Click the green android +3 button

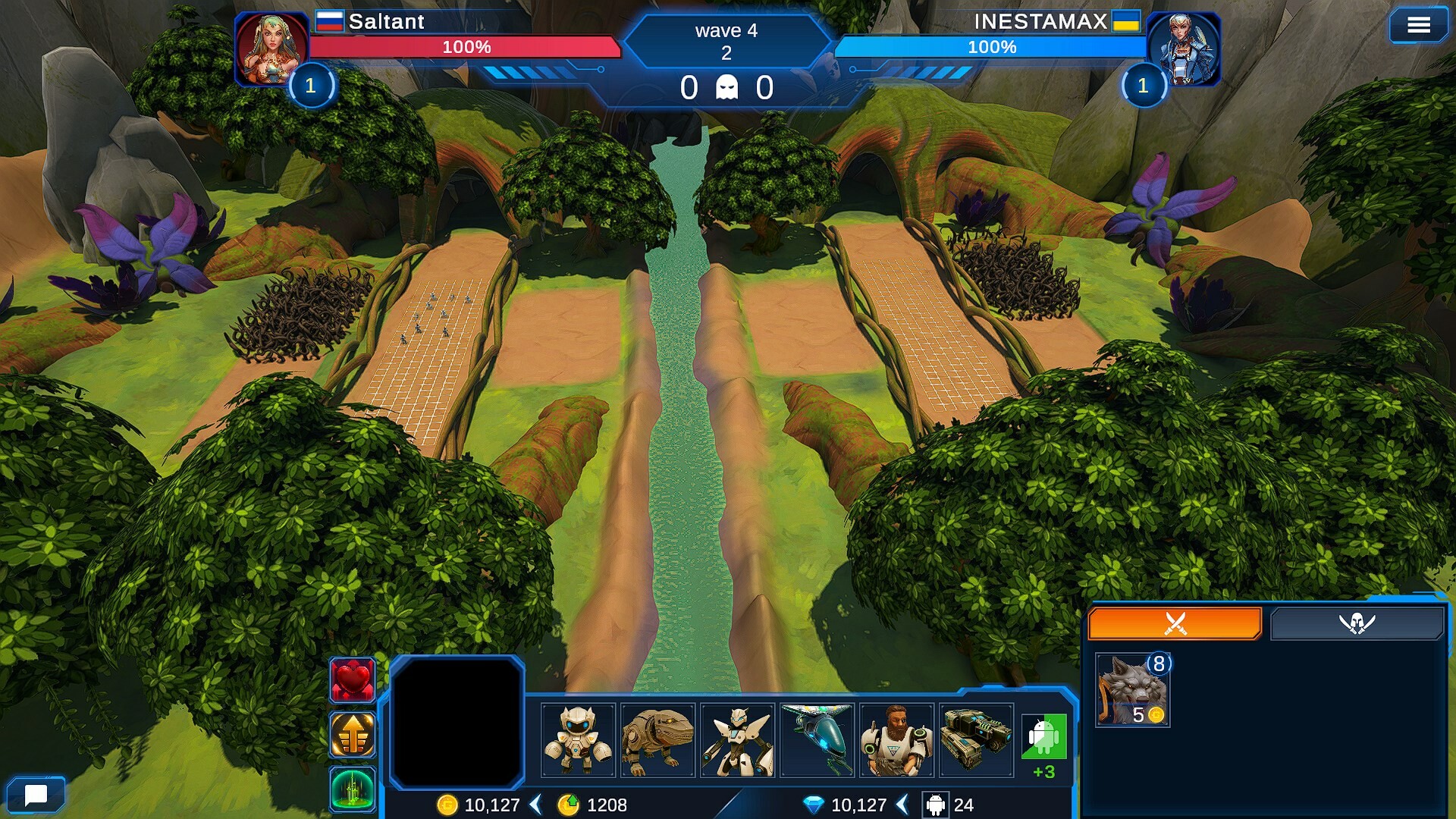(x=1043, y=740)
